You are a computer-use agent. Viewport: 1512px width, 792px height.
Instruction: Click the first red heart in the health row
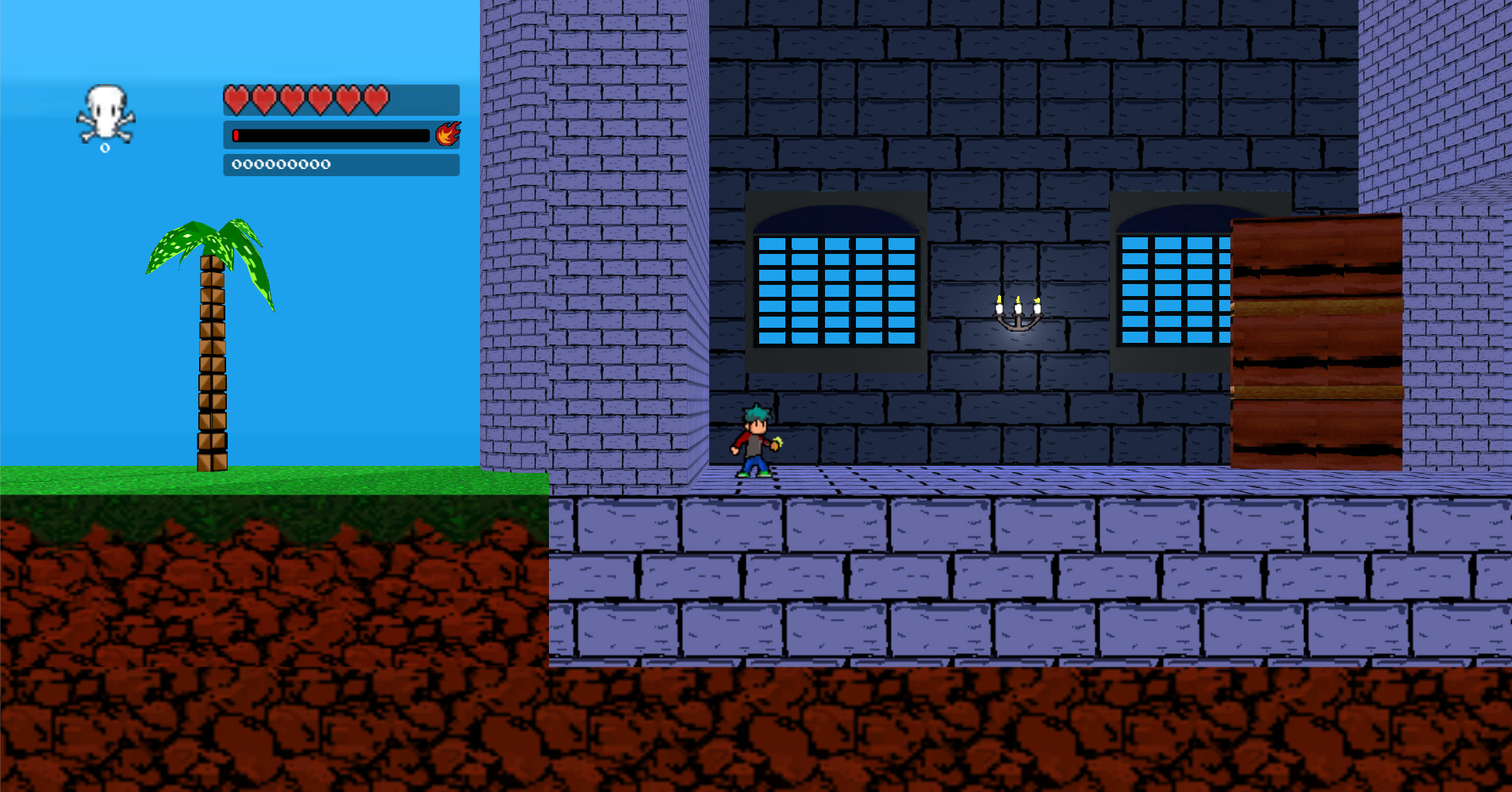(236, 98)
